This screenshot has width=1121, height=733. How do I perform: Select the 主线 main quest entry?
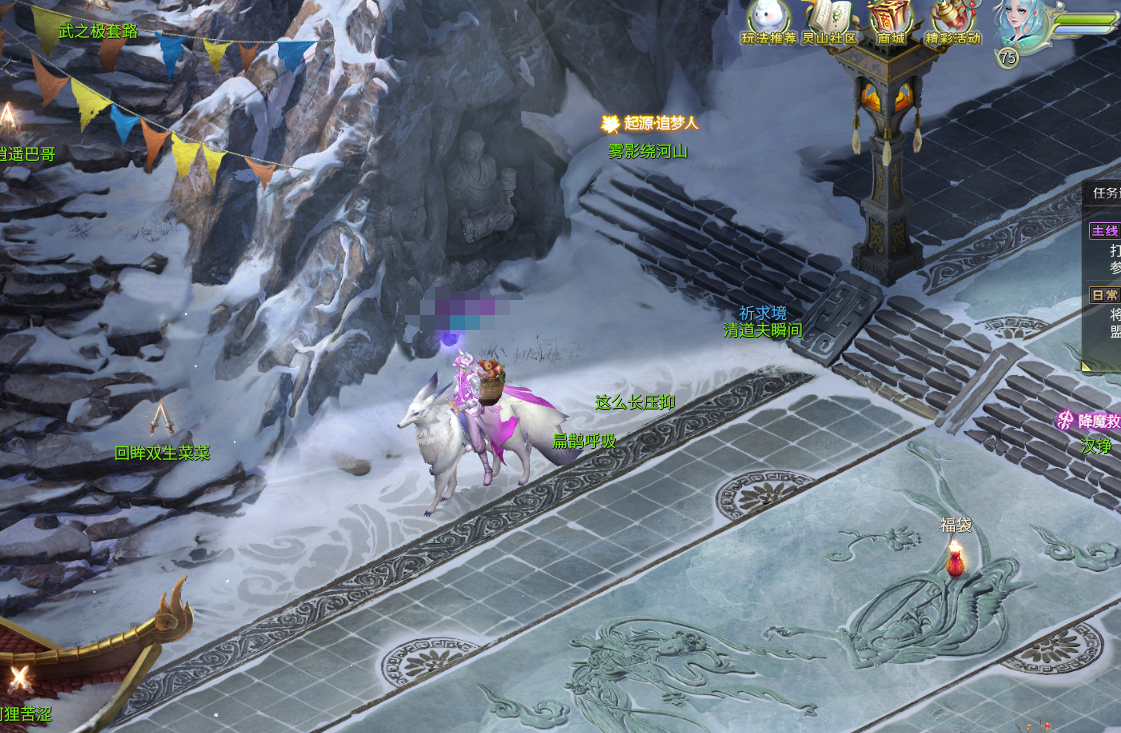(1105, 231)
